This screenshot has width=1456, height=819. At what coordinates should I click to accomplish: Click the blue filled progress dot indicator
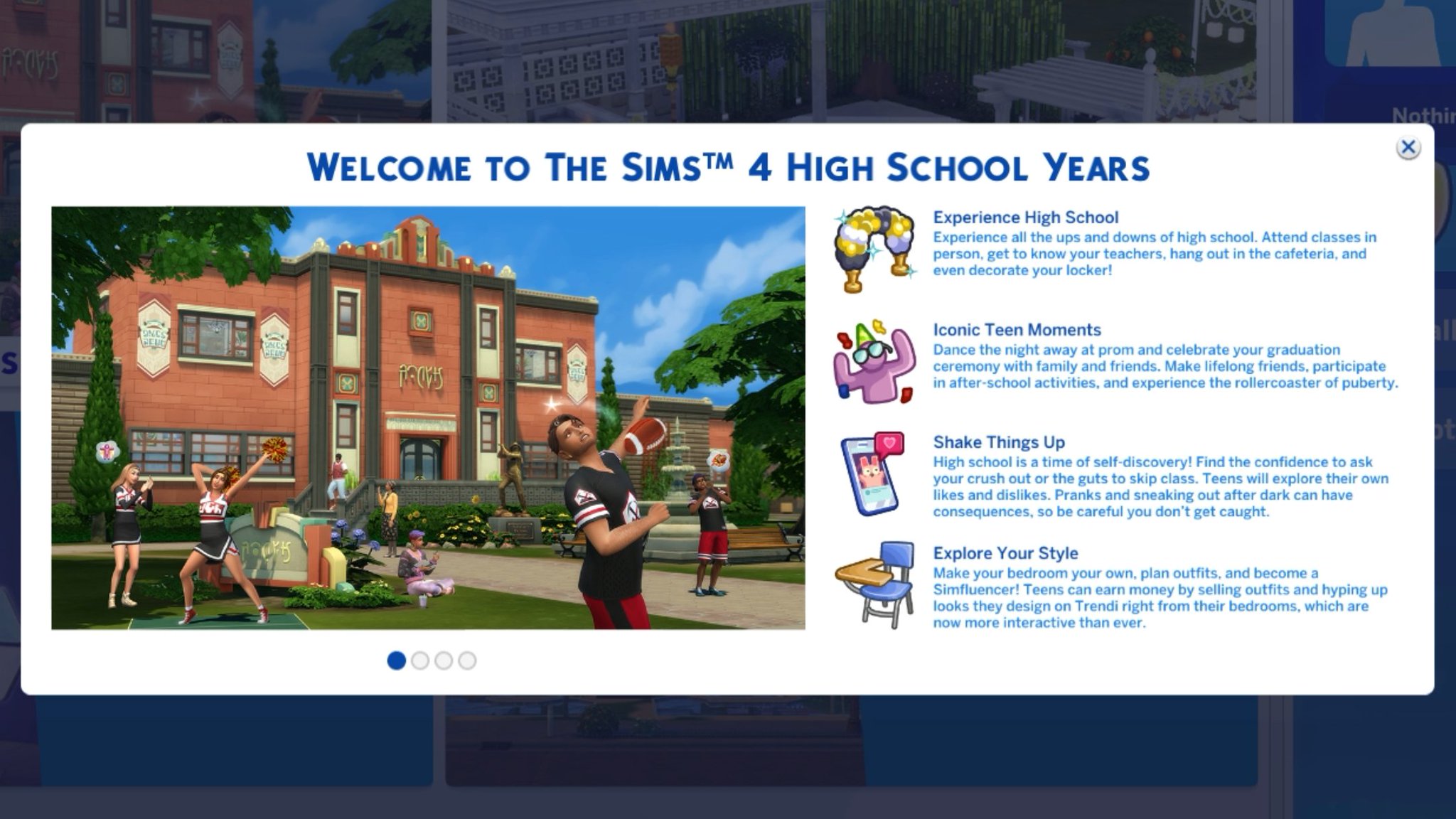click(397, 660)
